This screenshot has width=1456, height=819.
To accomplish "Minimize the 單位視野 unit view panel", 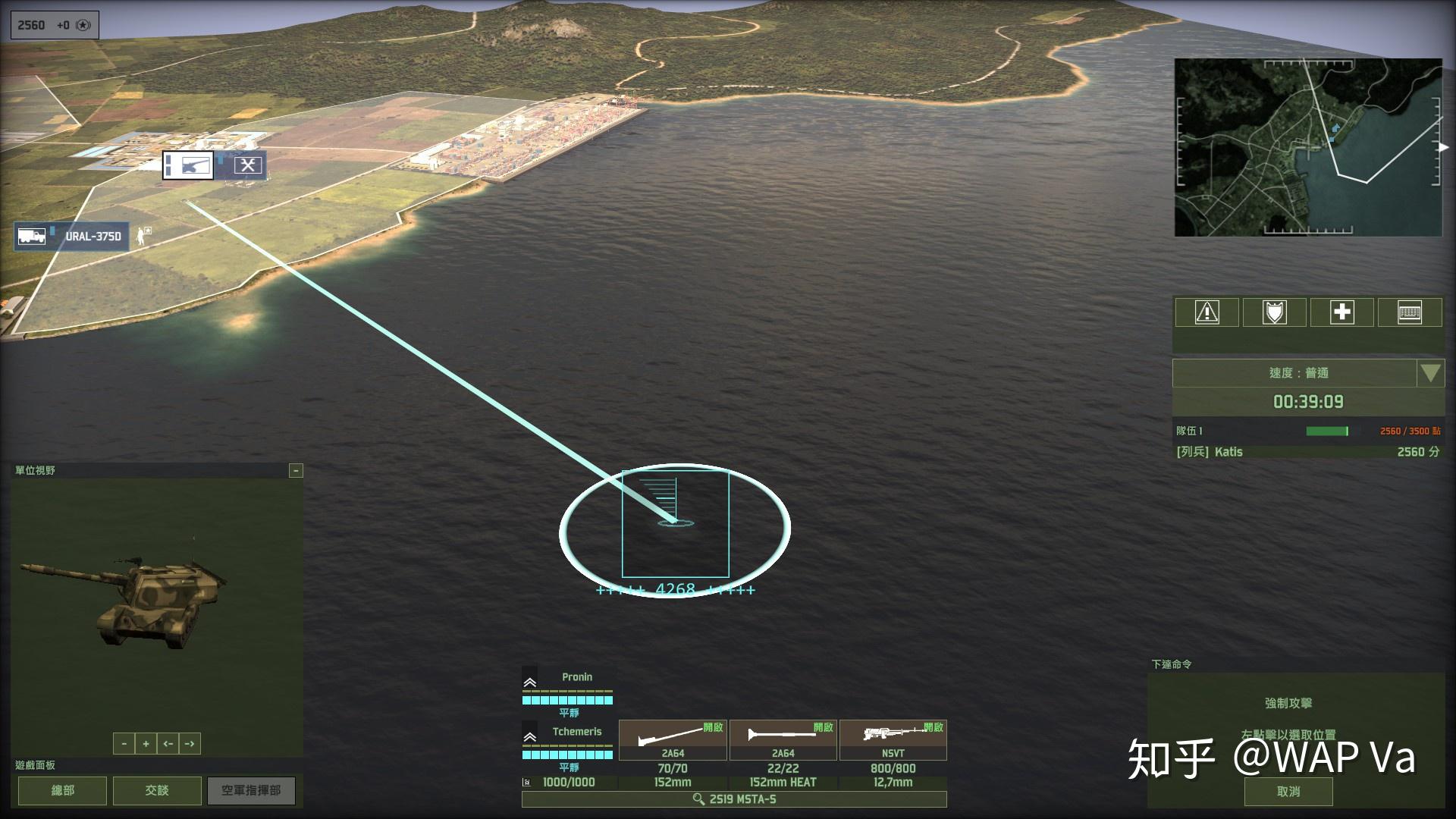I will [295, 471].
